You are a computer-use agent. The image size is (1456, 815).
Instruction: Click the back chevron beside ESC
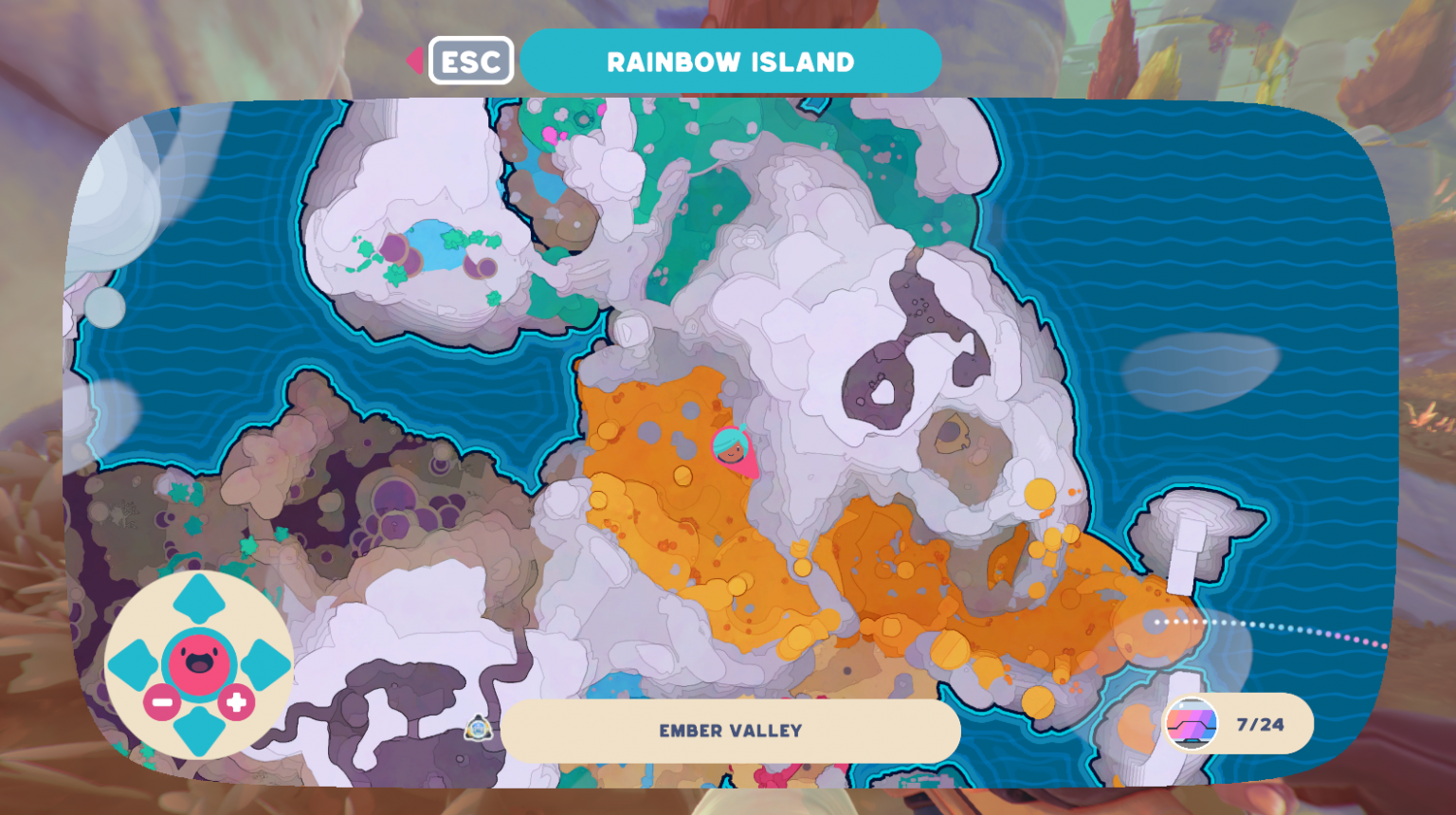415,59
